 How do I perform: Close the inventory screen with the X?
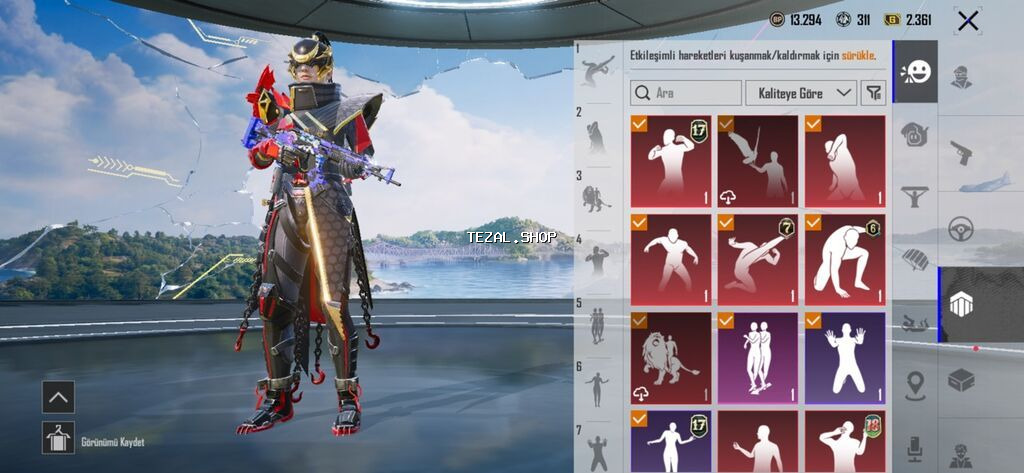[967, 21]
